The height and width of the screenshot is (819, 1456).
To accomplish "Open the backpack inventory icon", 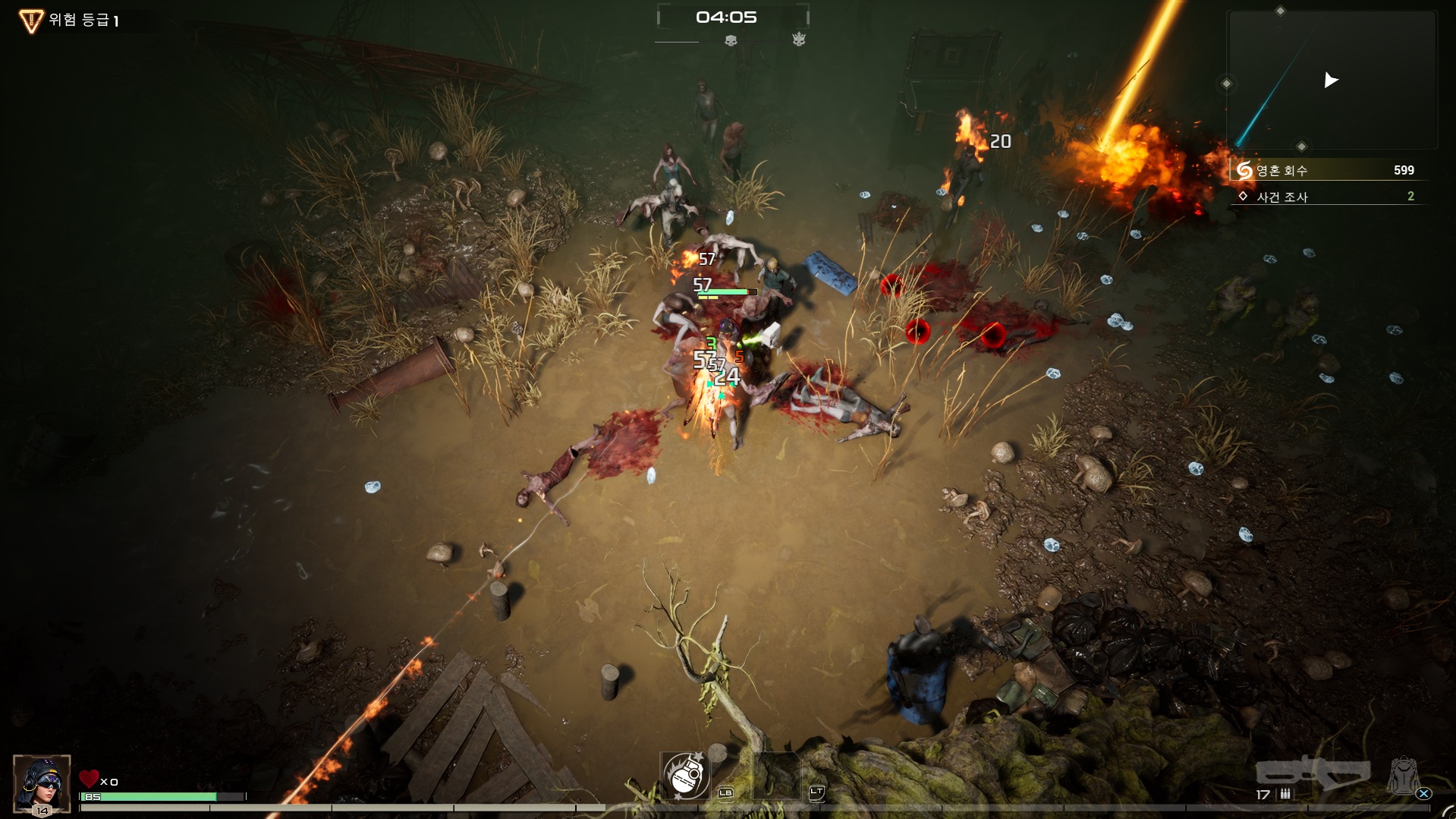I will pos(1403,776).
